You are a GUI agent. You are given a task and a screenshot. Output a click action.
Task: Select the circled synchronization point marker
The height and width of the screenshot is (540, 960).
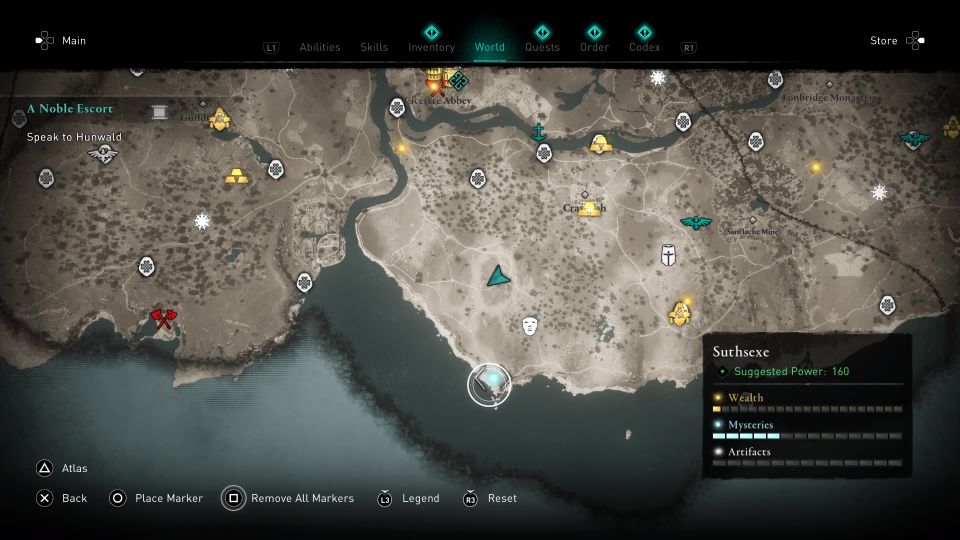489,384
